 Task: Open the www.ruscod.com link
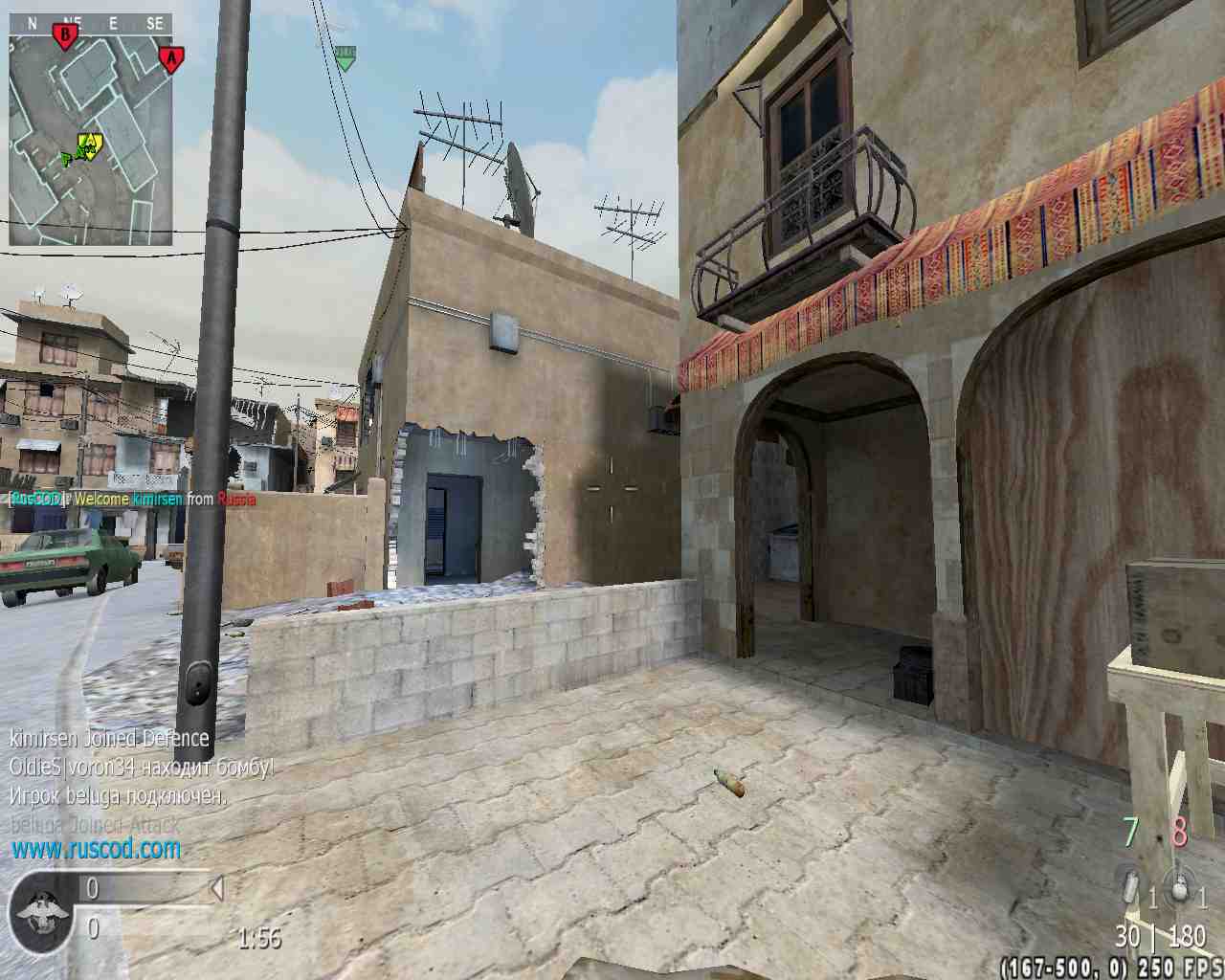point(96,848)
